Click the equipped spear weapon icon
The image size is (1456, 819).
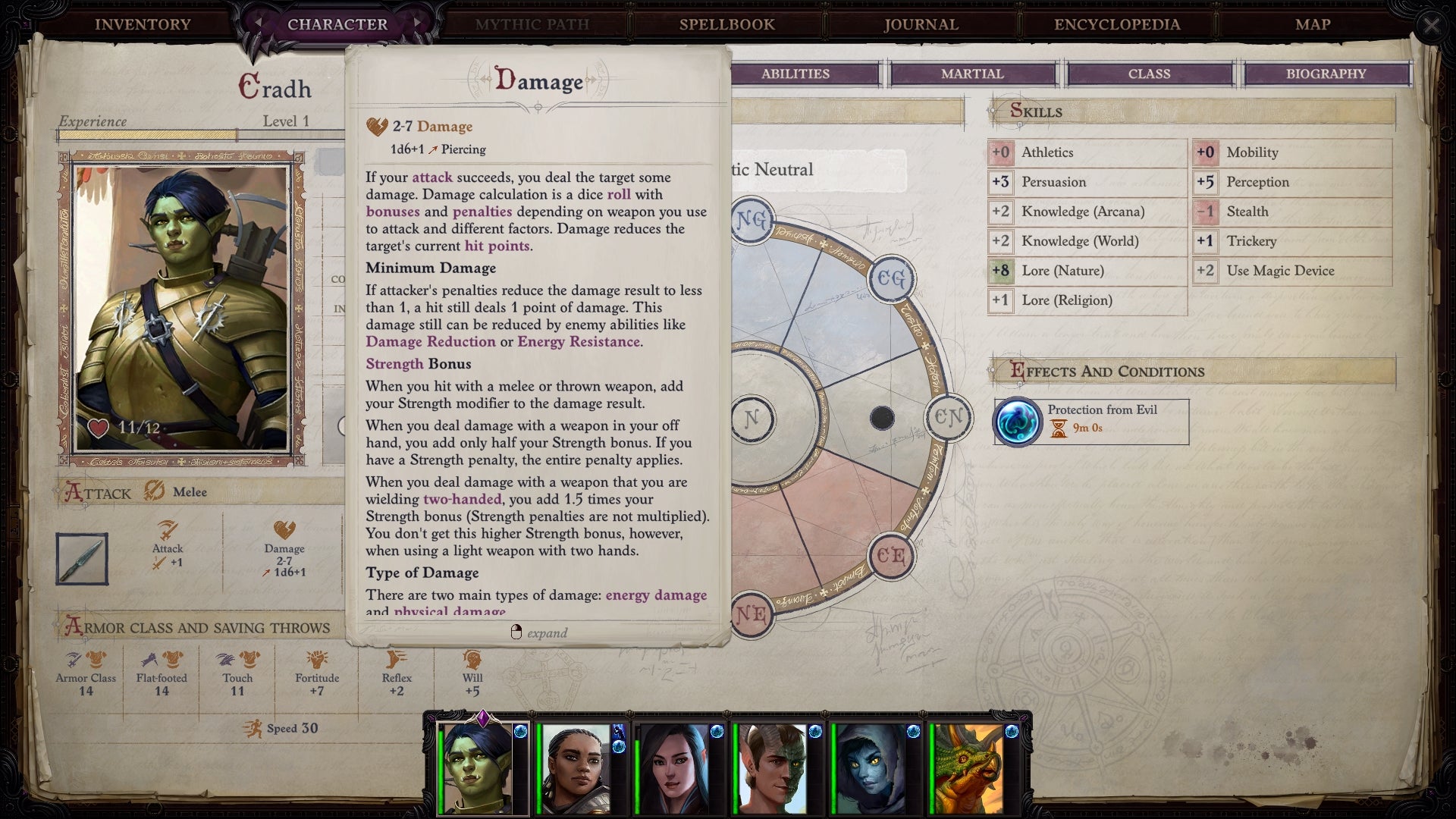click(x=82, y=559)
